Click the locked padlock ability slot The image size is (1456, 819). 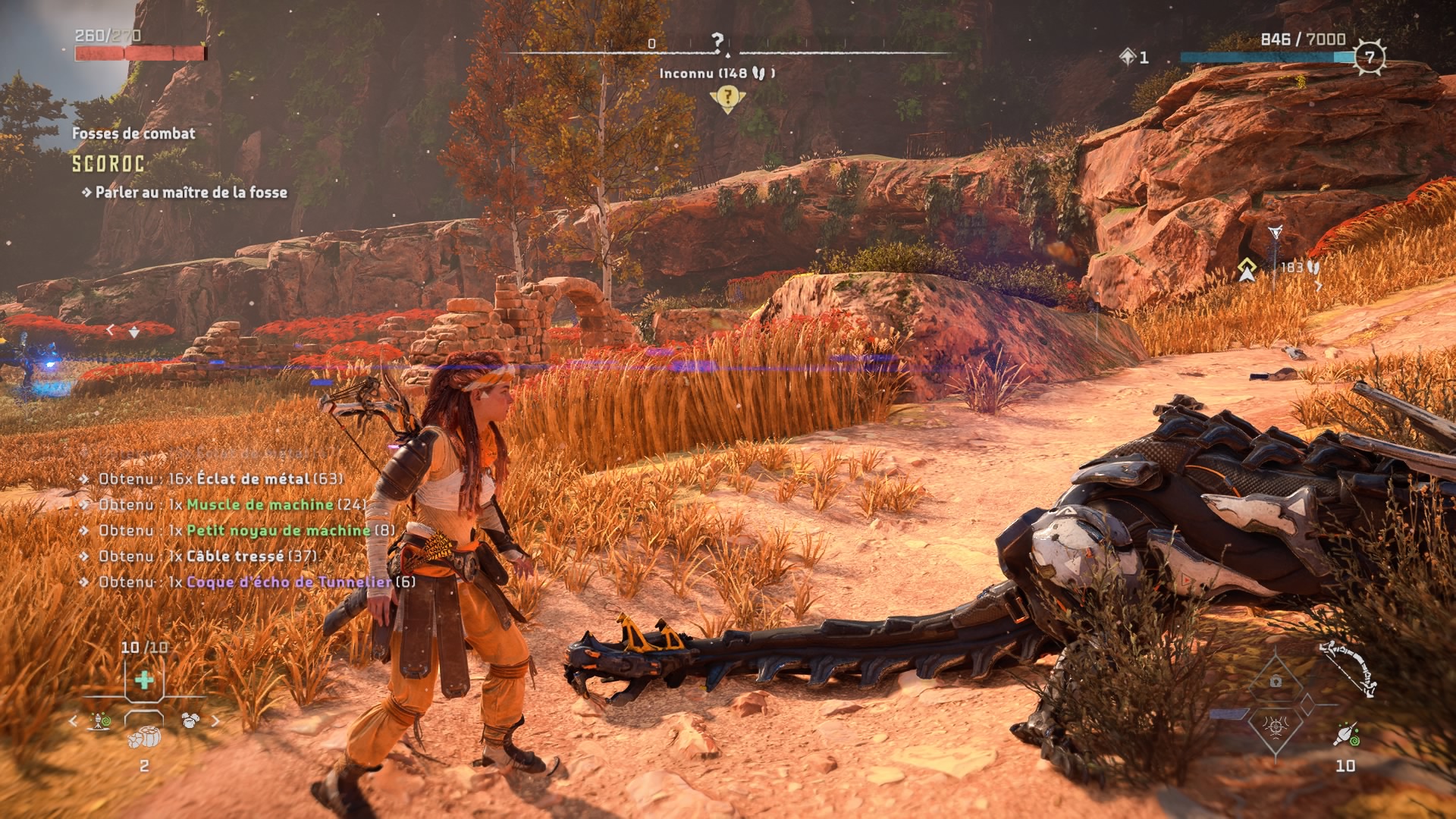(1276, 681)
